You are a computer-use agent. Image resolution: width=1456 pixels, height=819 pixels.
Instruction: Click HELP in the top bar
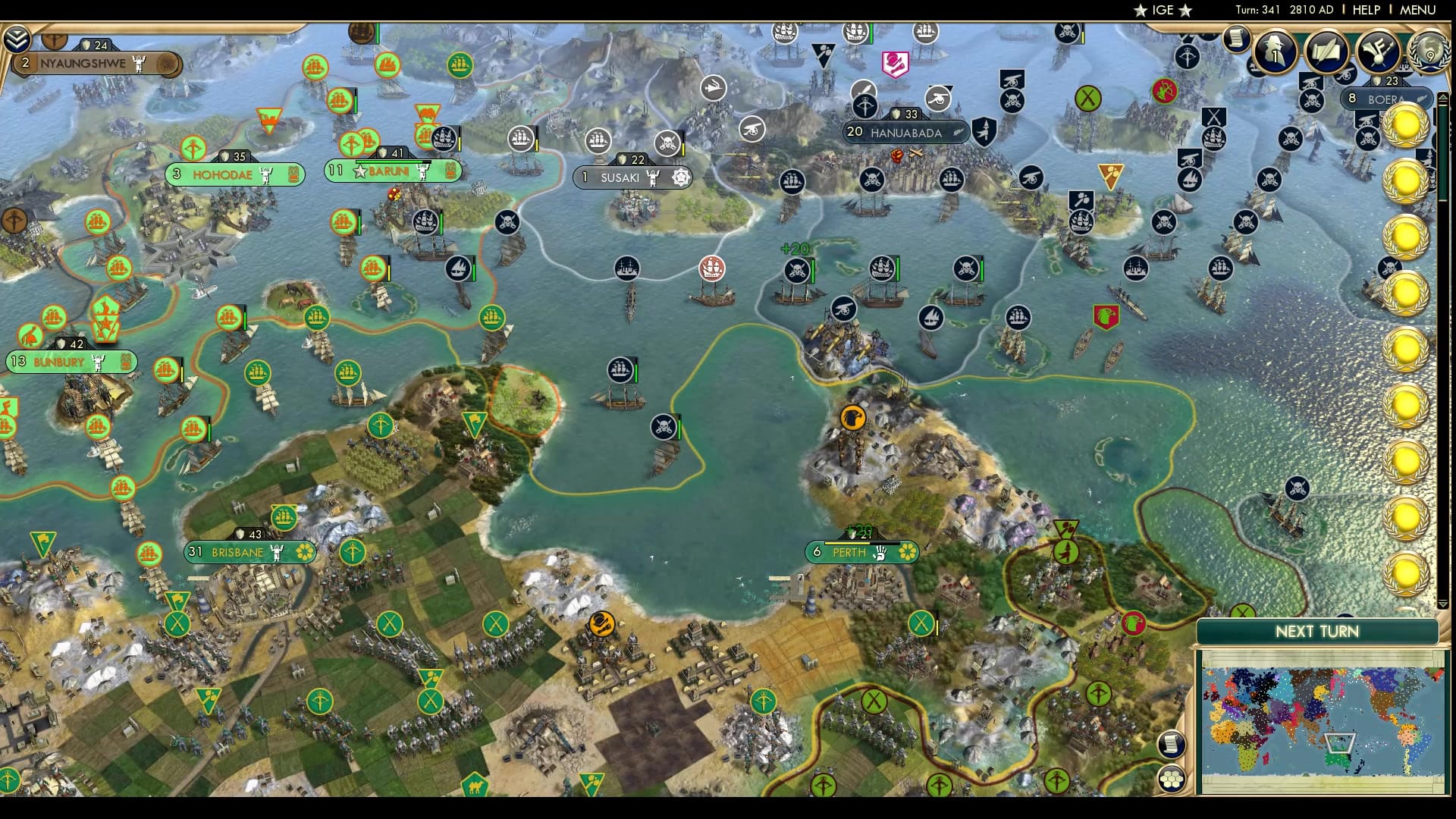click(1367, 10)
